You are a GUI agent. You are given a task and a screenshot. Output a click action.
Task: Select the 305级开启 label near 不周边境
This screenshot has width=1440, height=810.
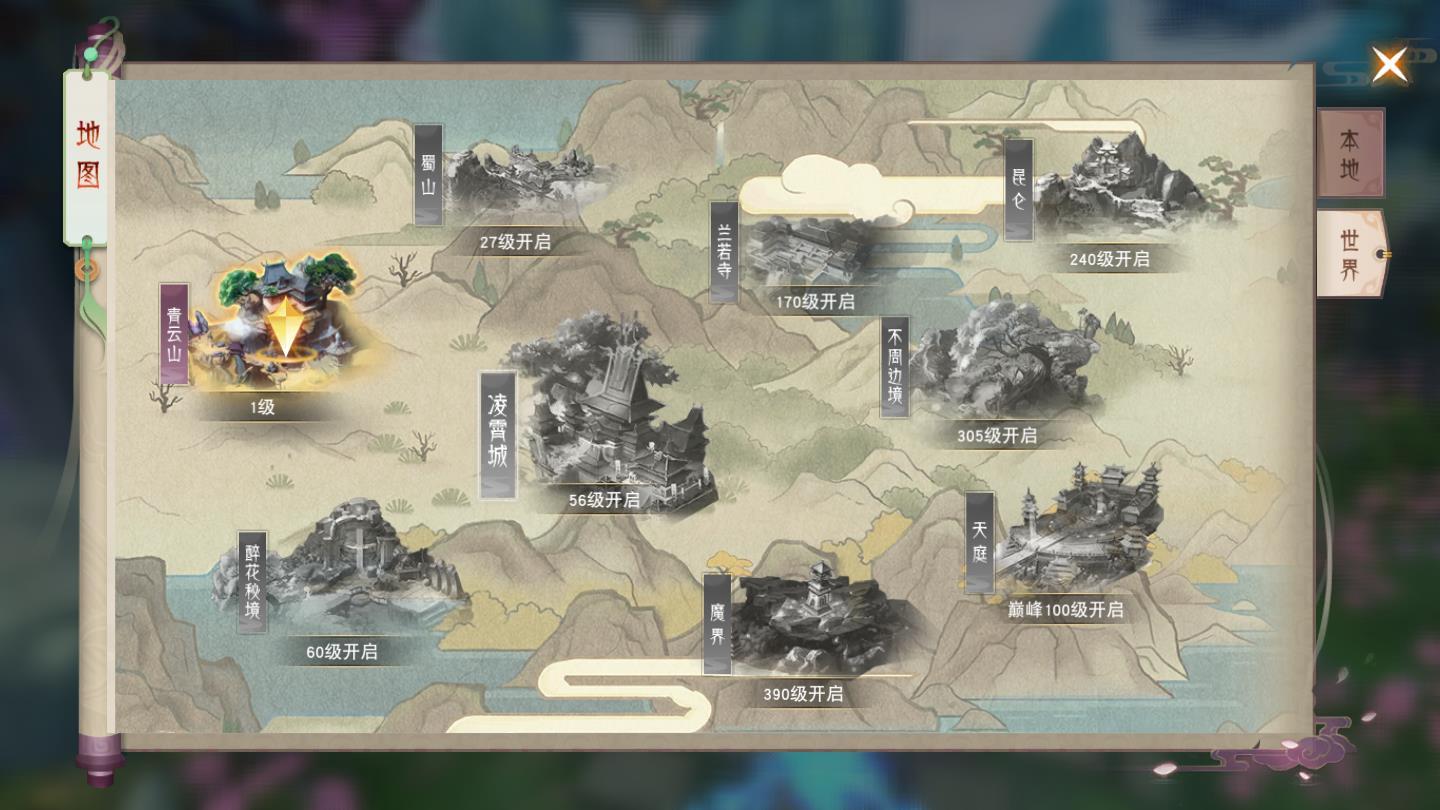pos(995,436)
